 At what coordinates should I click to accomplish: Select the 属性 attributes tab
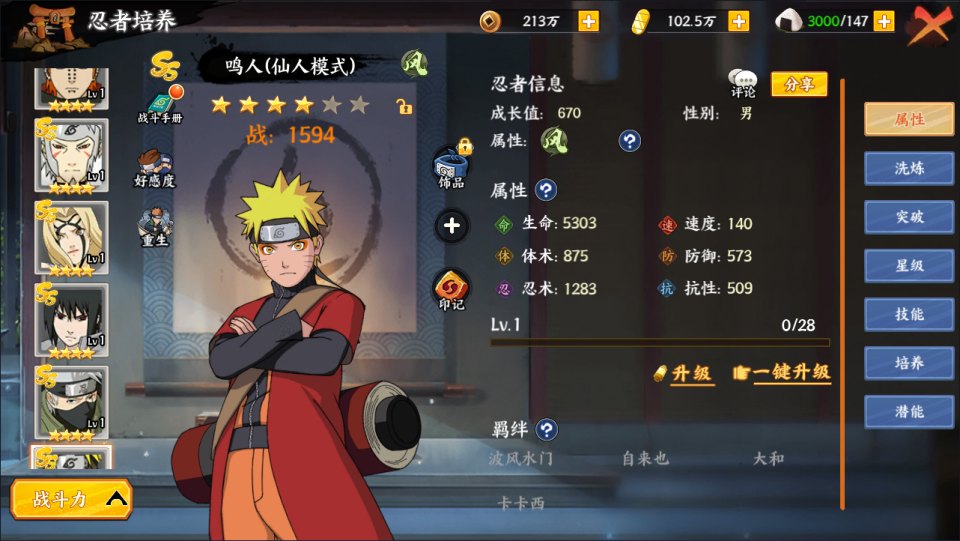[908, 119]
